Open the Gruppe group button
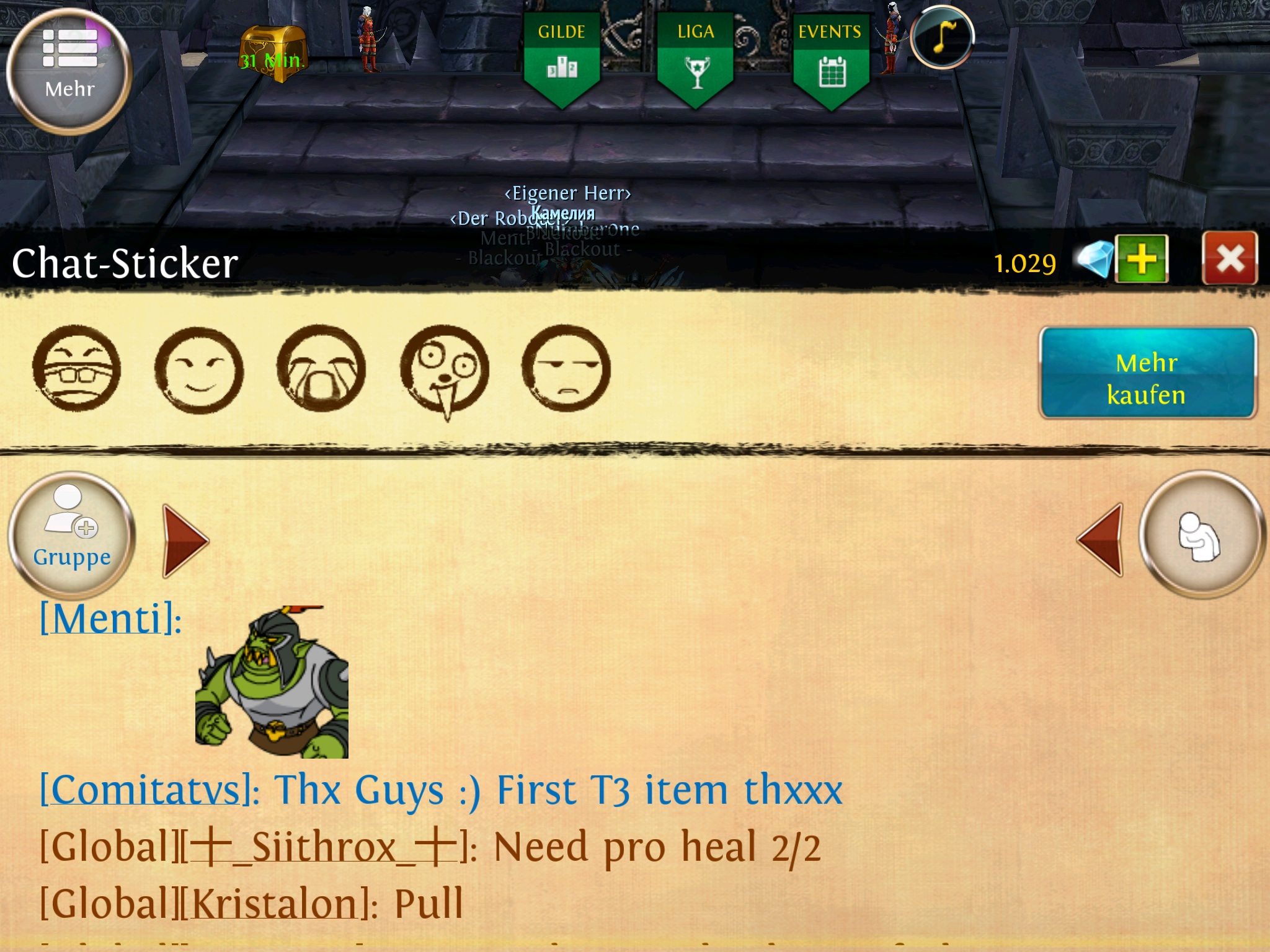The height and width of the screenshot is (952, 1270). (x=72, y=534)
